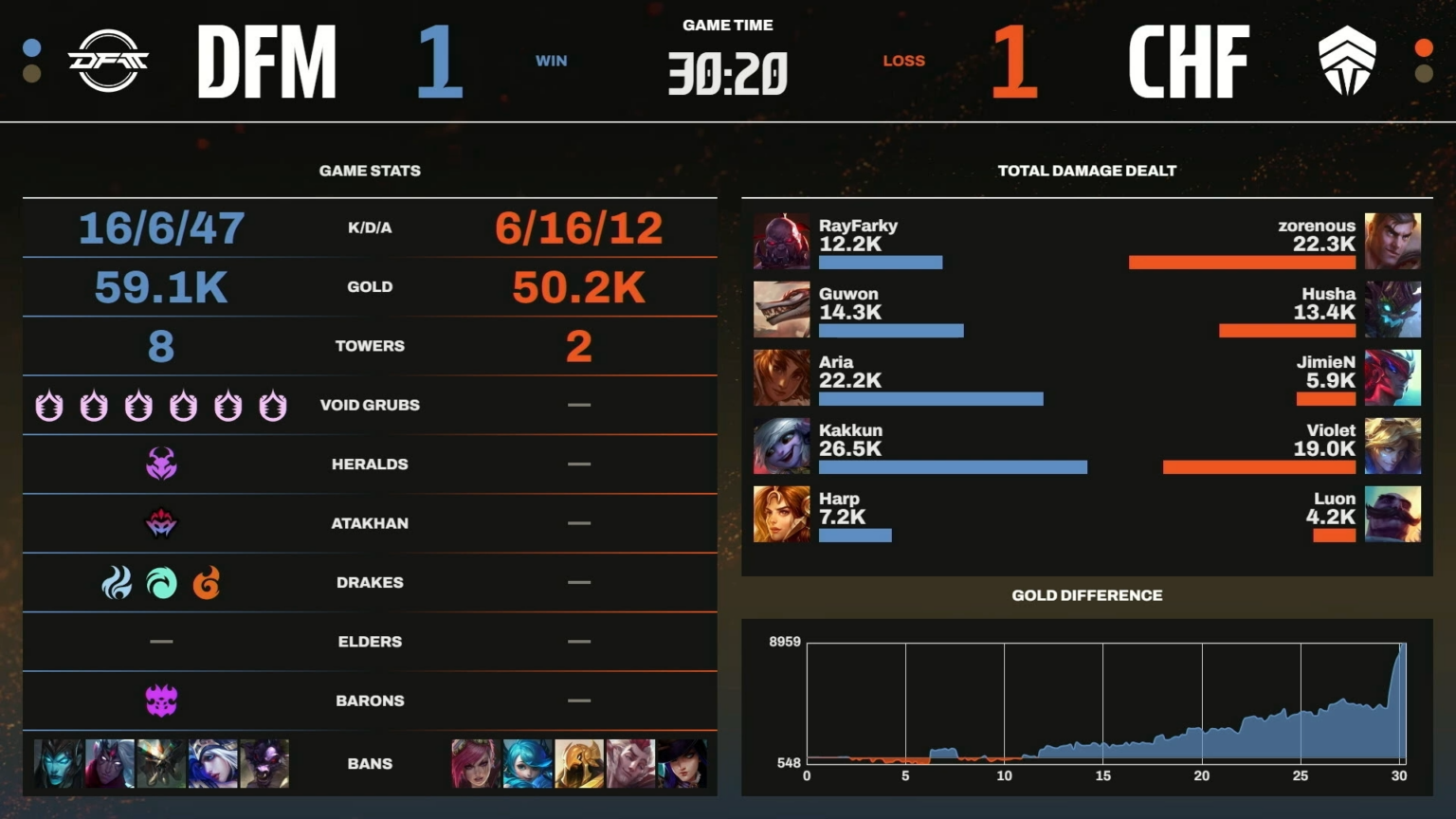This screenshot has width=1456, height=819.
Task: Choose Husha's champion portrait
Action: [1392, 309]
